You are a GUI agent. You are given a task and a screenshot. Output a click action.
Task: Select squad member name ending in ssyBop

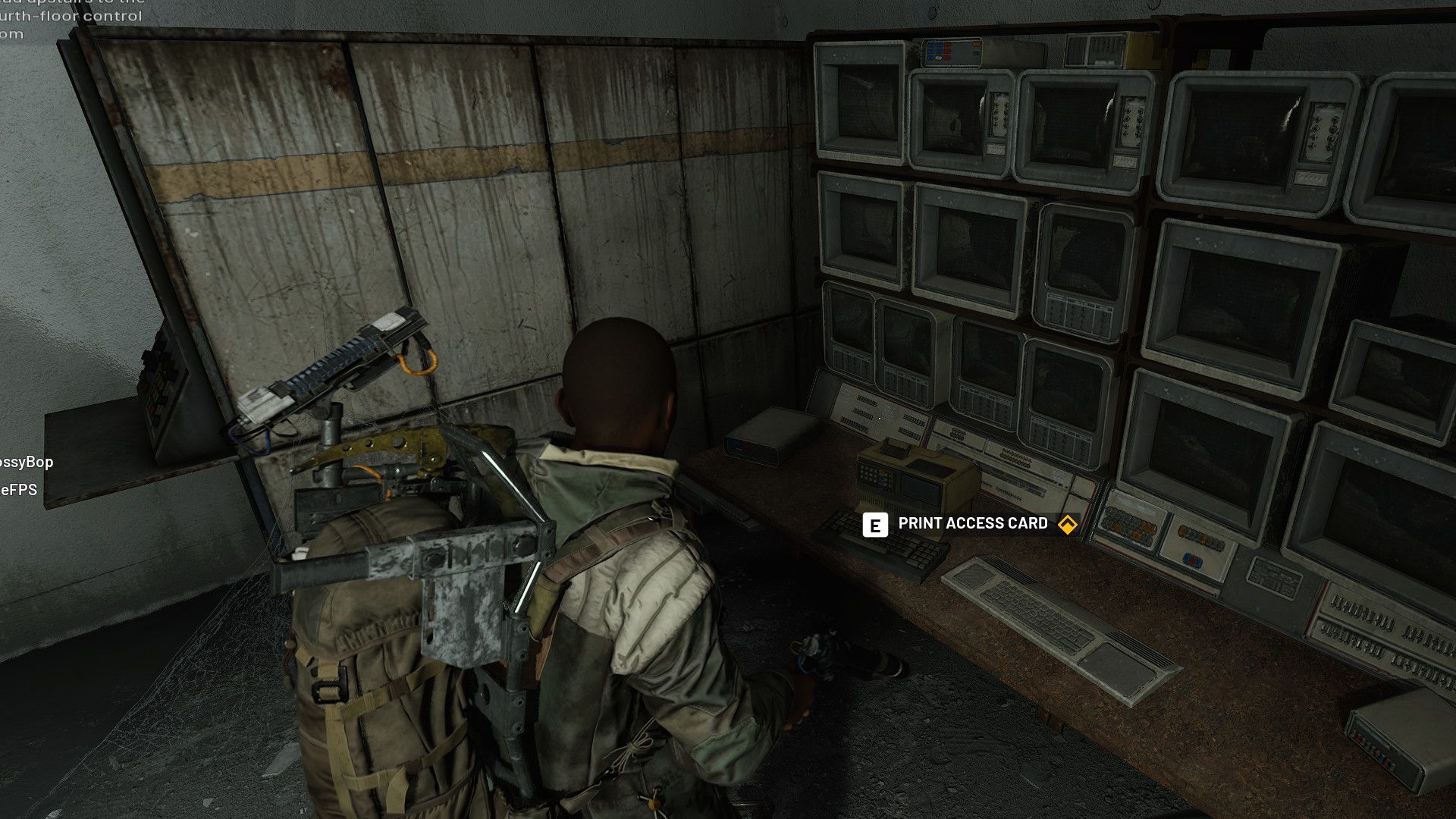pyautogui.click(x=27, y=462)
